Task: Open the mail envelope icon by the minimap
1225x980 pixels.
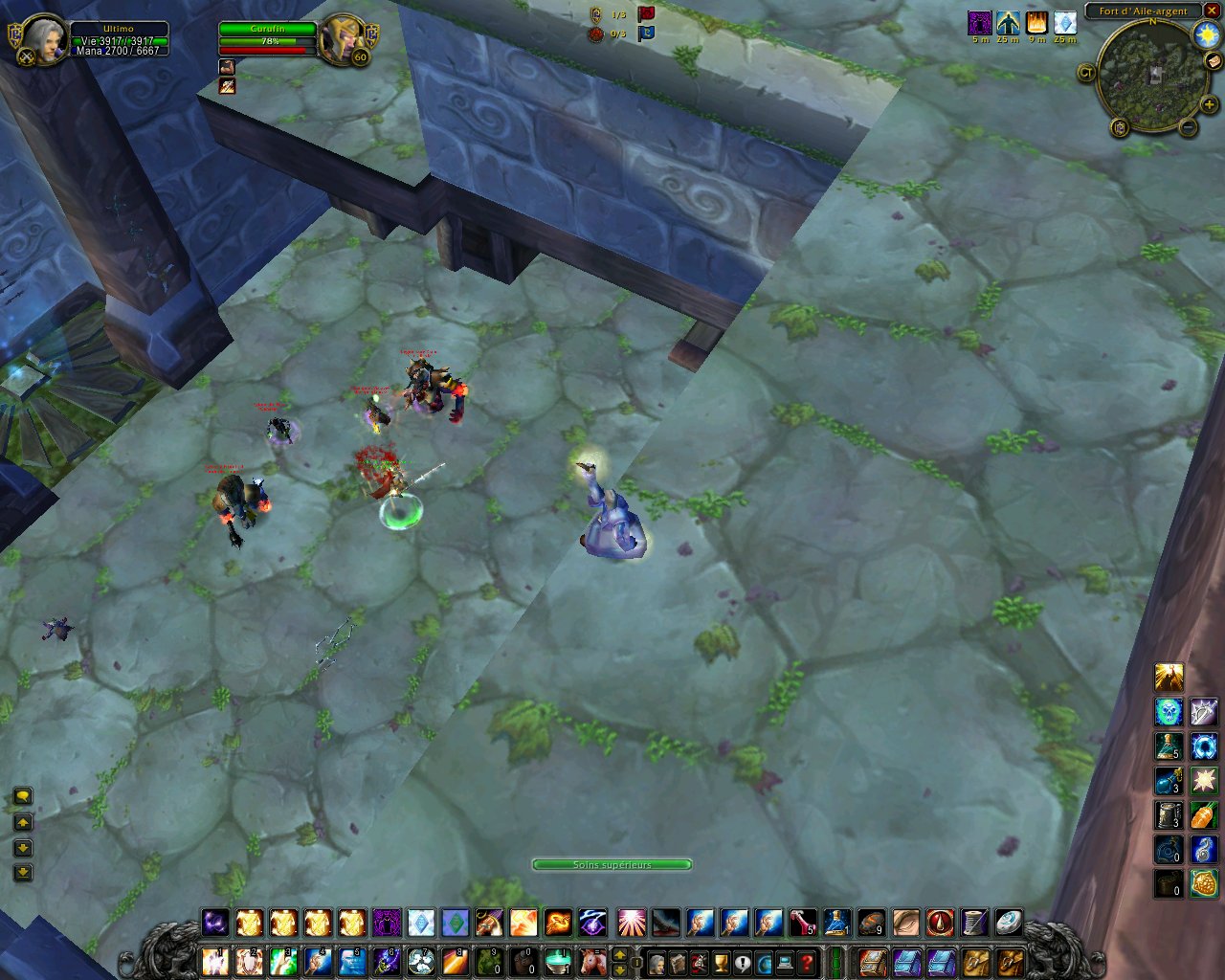Action: click(x=1214, y=60)
